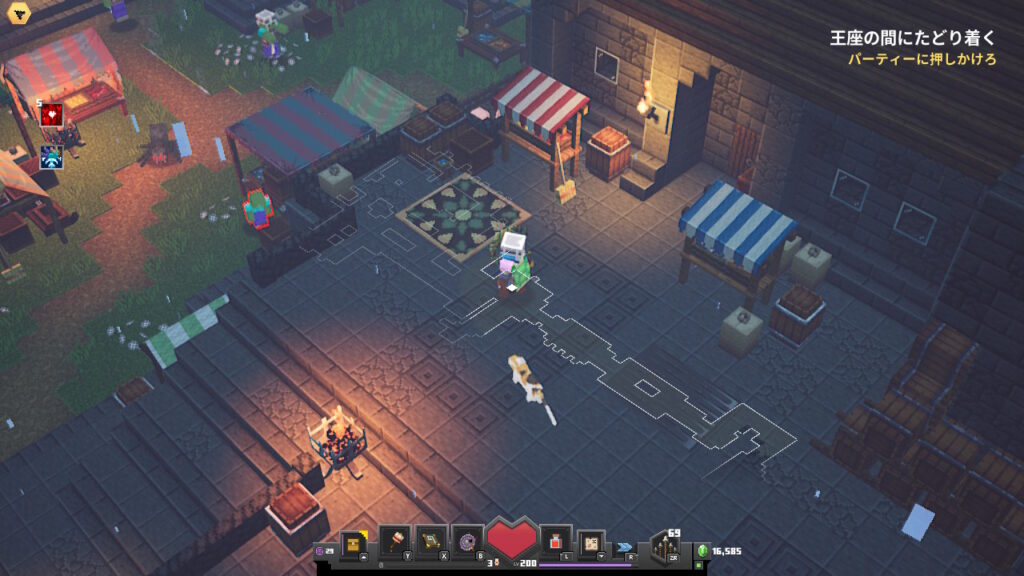
Task: Click the throne room objective text
Action: pos(913,39)
